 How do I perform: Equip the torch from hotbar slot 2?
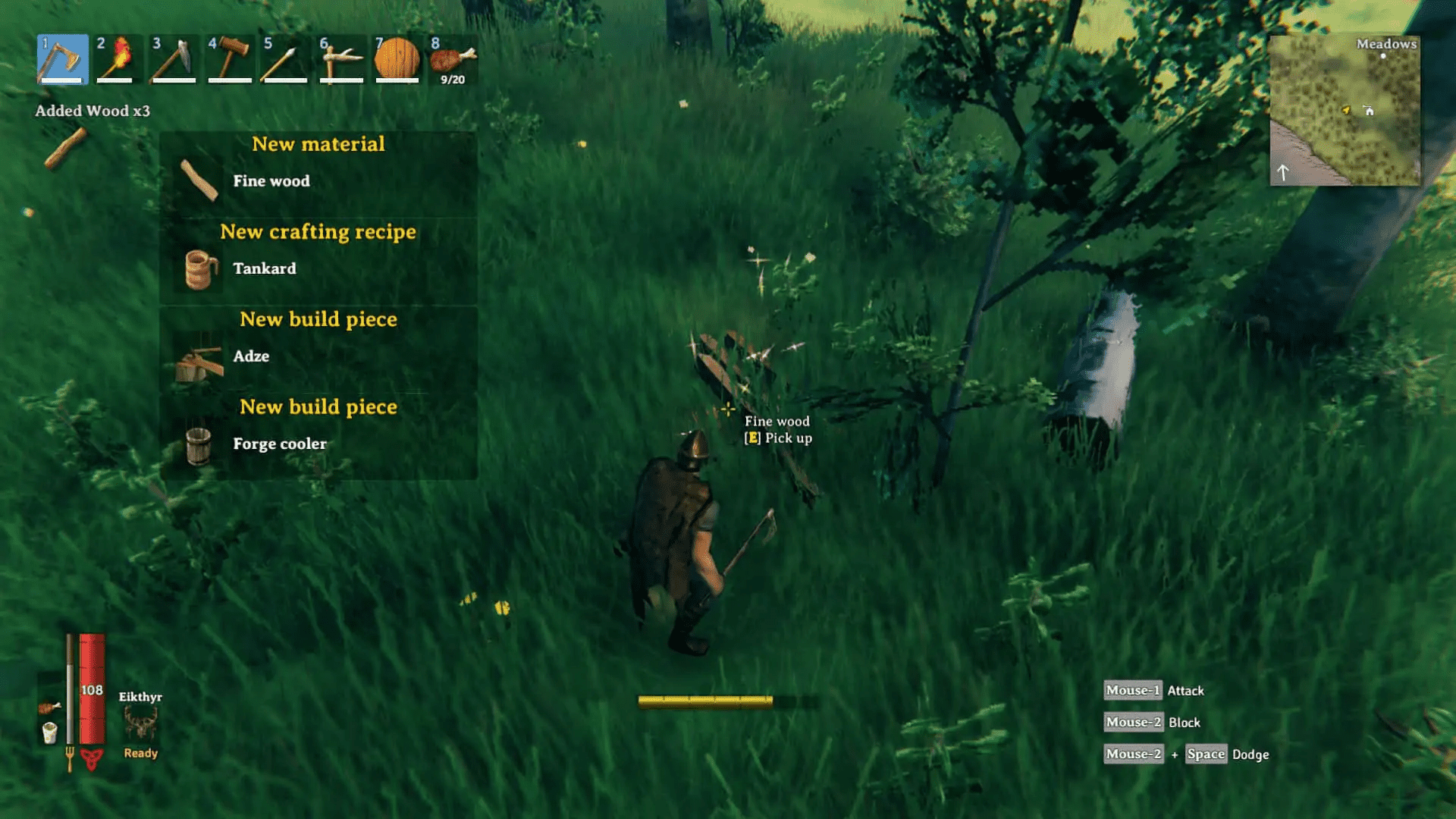pos(118,59)
